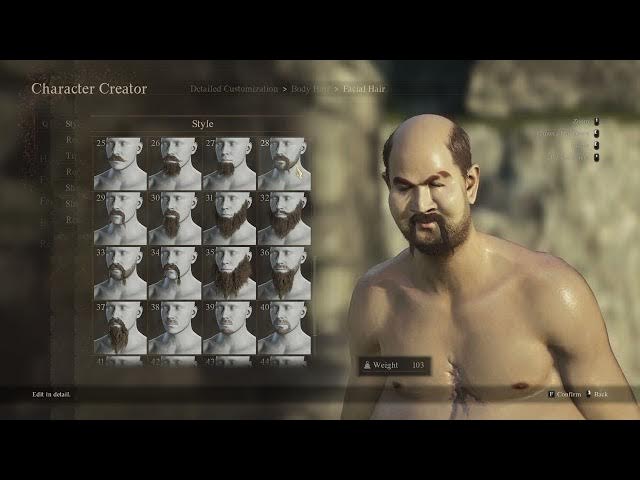This screenshot has height=480, width=640.
Task: Choose facial hair style number 38
Action: pos(174,327)
